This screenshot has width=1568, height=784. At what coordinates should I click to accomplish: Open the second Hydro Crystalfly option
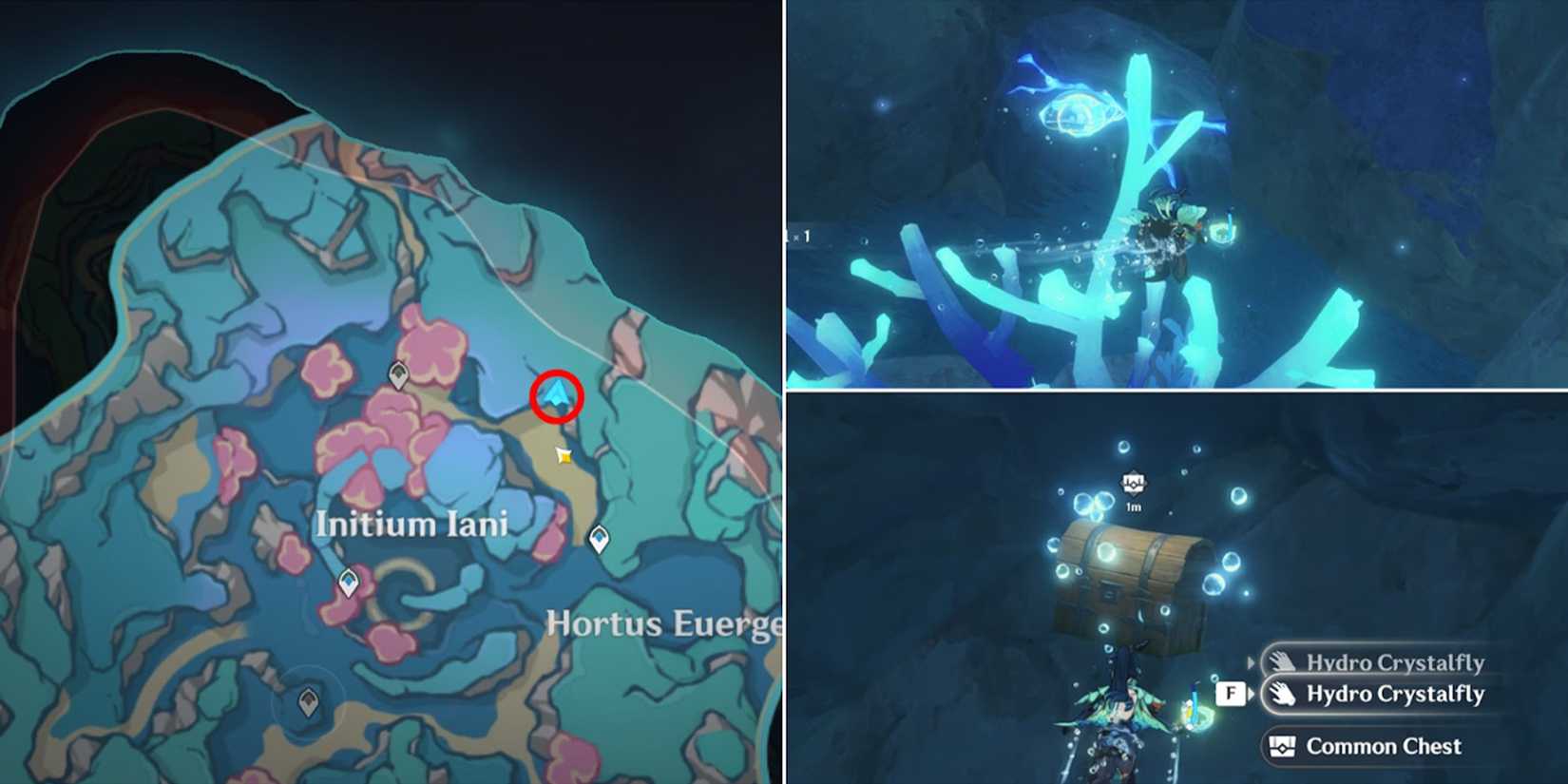click(x=1397, y=695)
